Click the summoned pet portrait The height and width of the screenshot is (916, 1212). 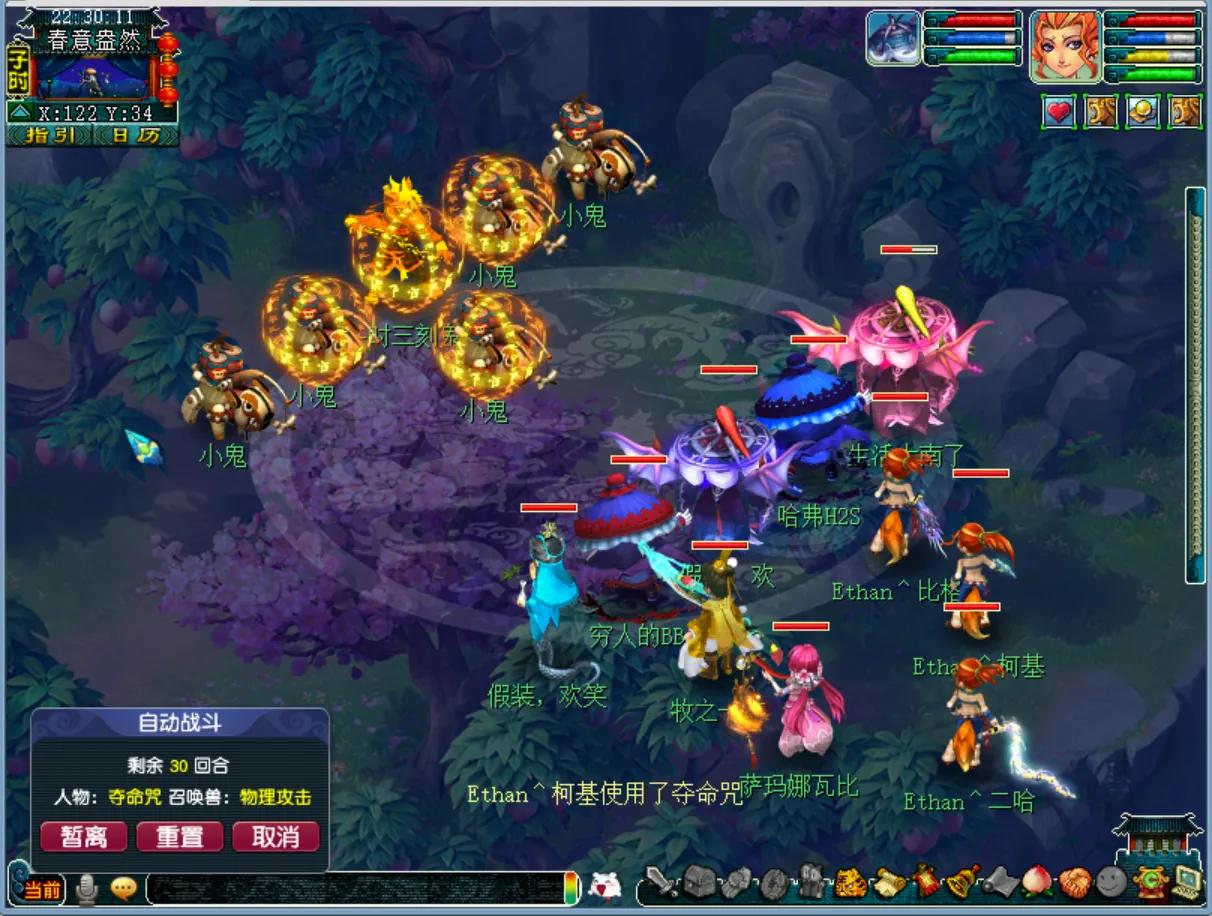tap(893, 39)
